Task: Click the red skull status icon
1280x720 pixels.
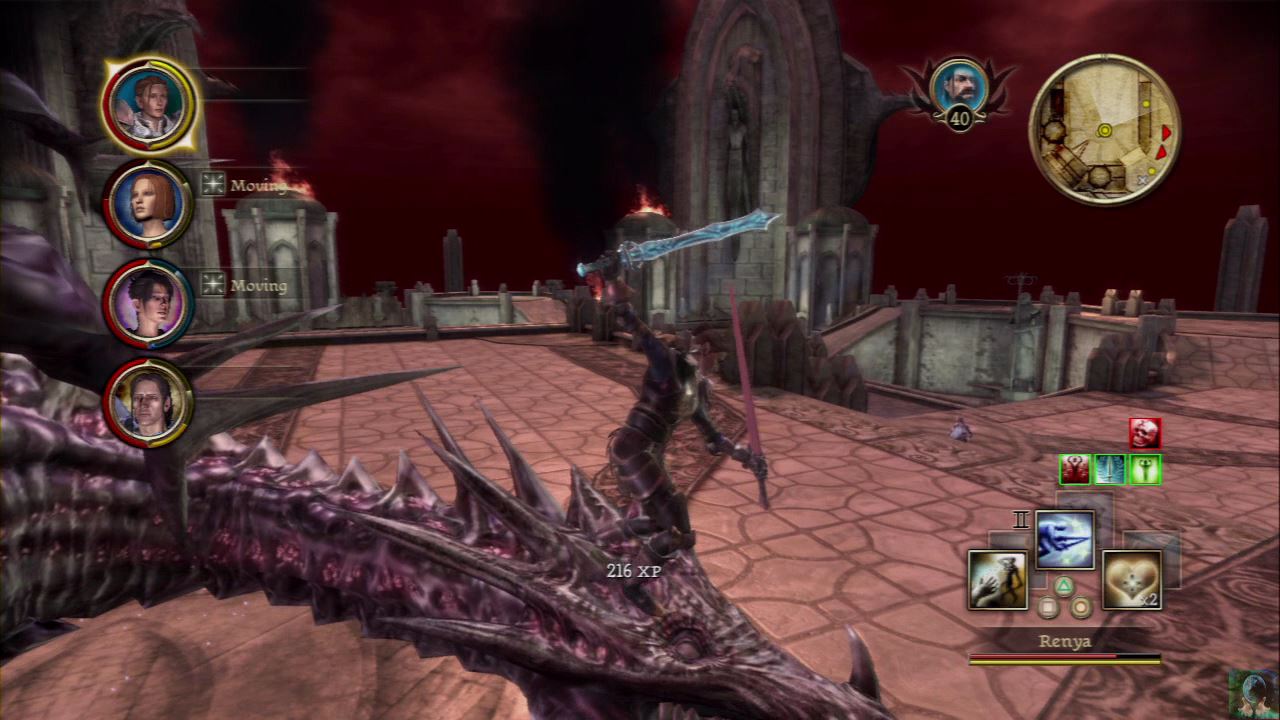Action: 1145,433
